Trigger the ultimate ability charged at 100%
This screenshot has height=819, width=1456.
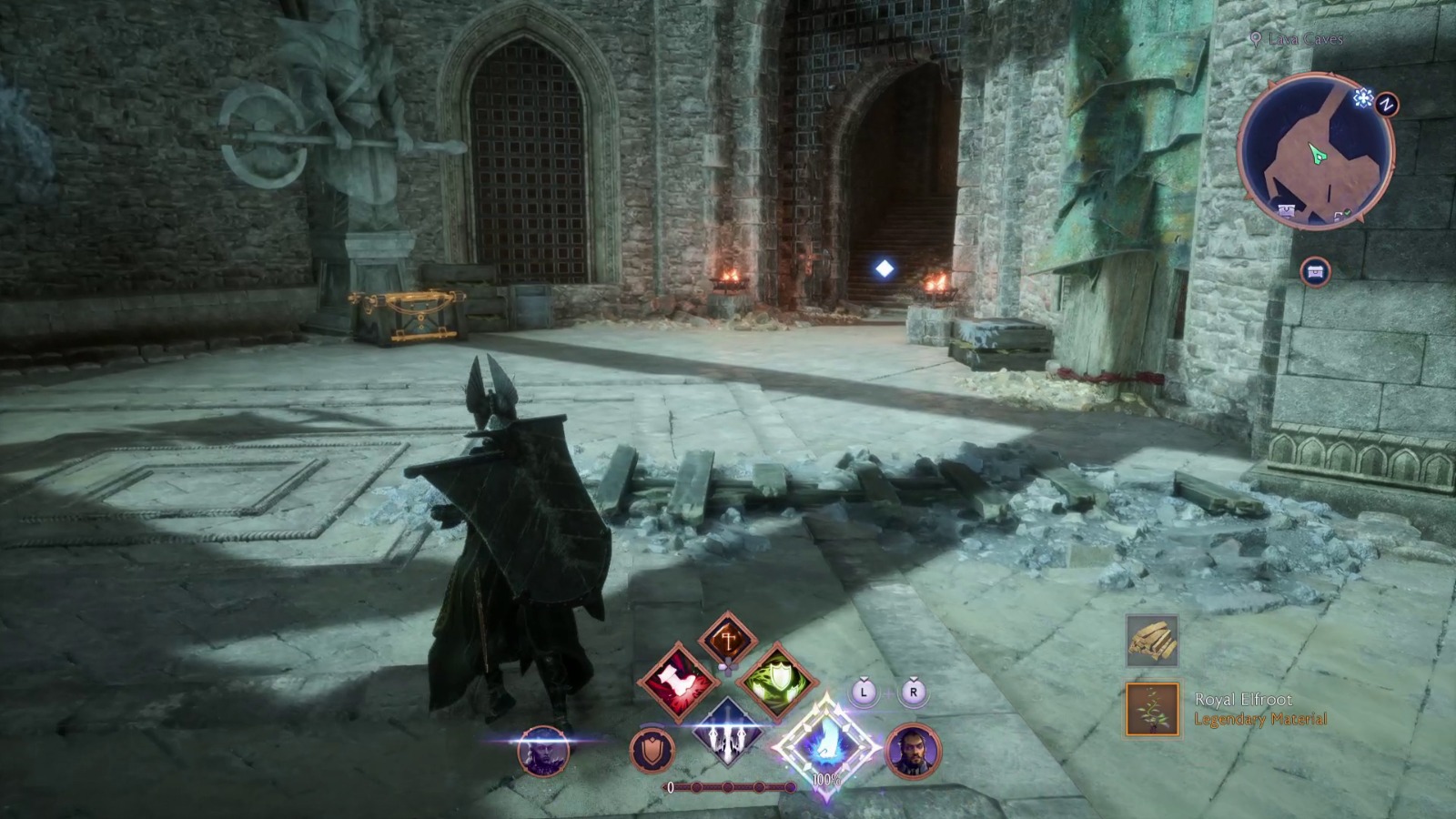pos(826,743)
